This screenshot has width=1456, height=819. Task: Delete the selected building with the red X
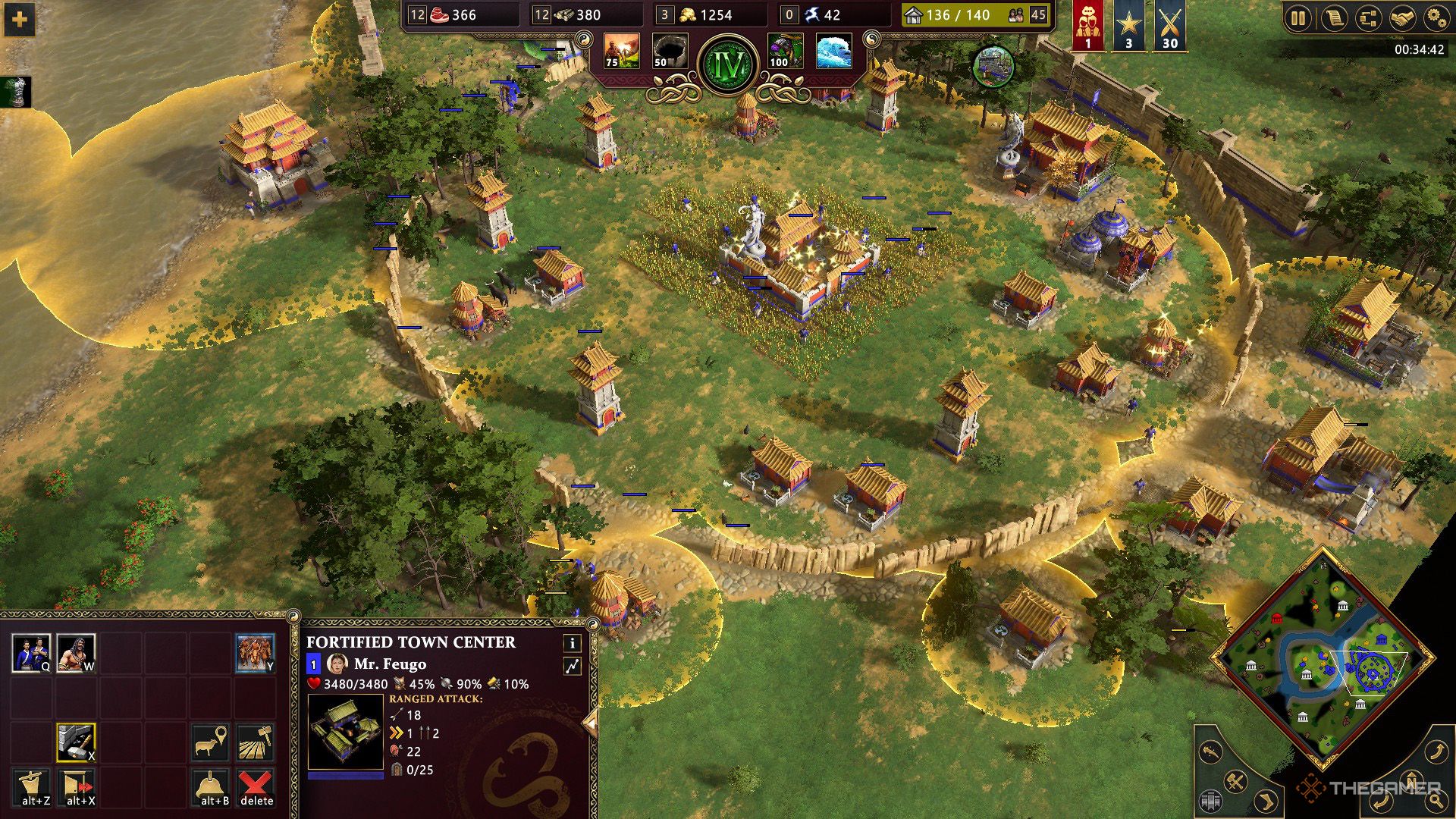click(x=256, y=785)
